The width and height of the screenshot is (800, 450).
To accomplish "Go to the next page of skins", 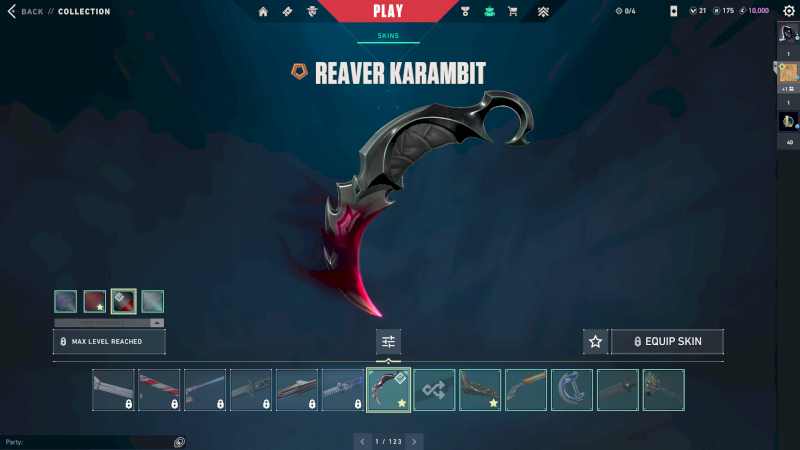I will point(415,441).
